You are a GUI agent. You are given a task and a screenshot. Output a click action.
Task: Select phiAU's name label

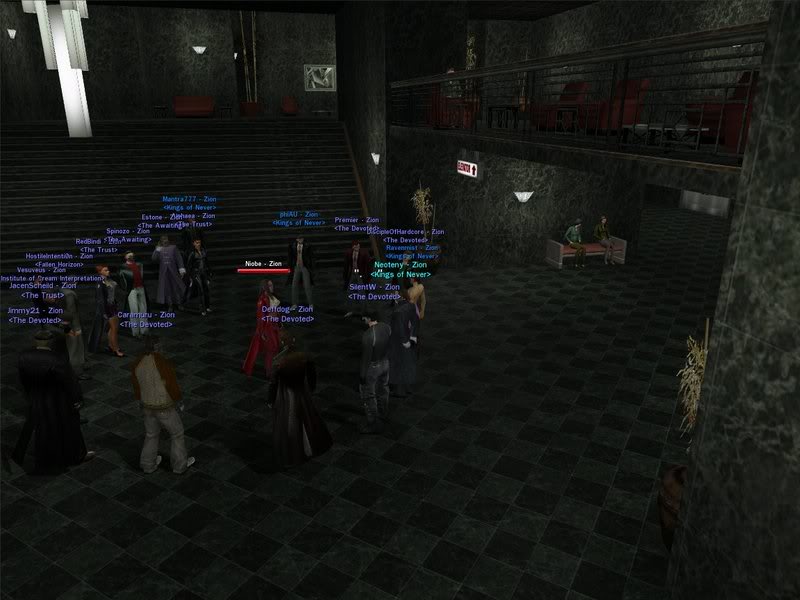(x=299, y=214)
